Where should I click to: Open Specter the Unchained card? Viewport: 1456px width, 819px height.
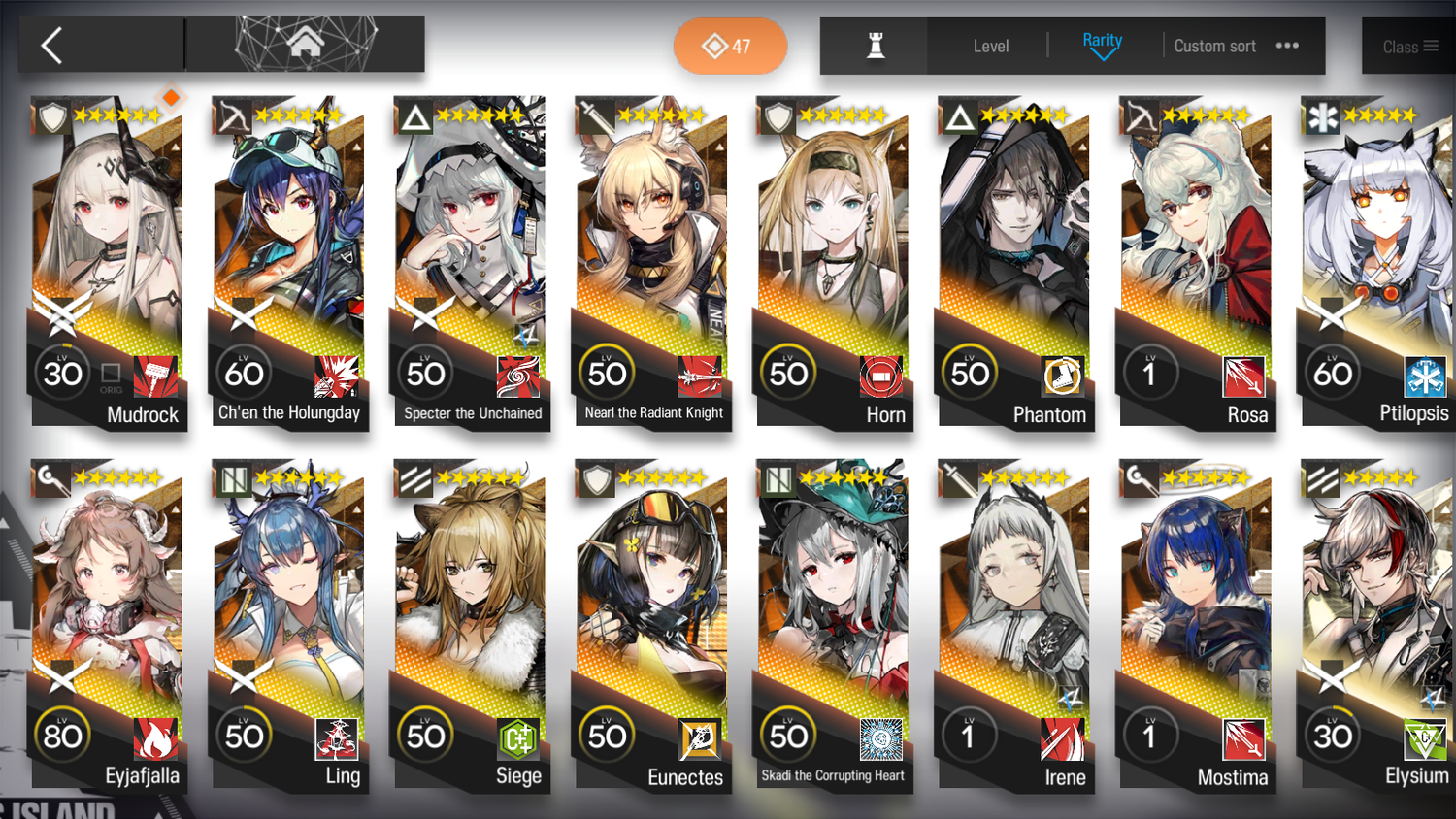tap(470, 252)
